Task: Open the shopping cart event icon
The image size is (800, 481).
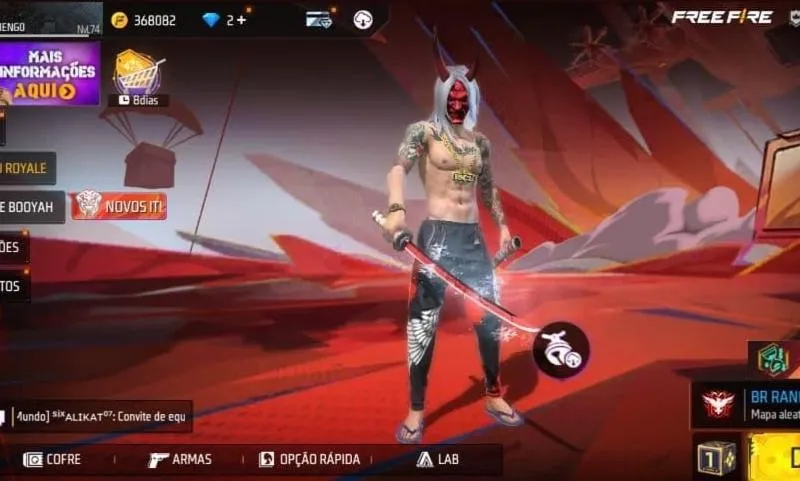Action: pyautogui.click(x=138, y=71)
